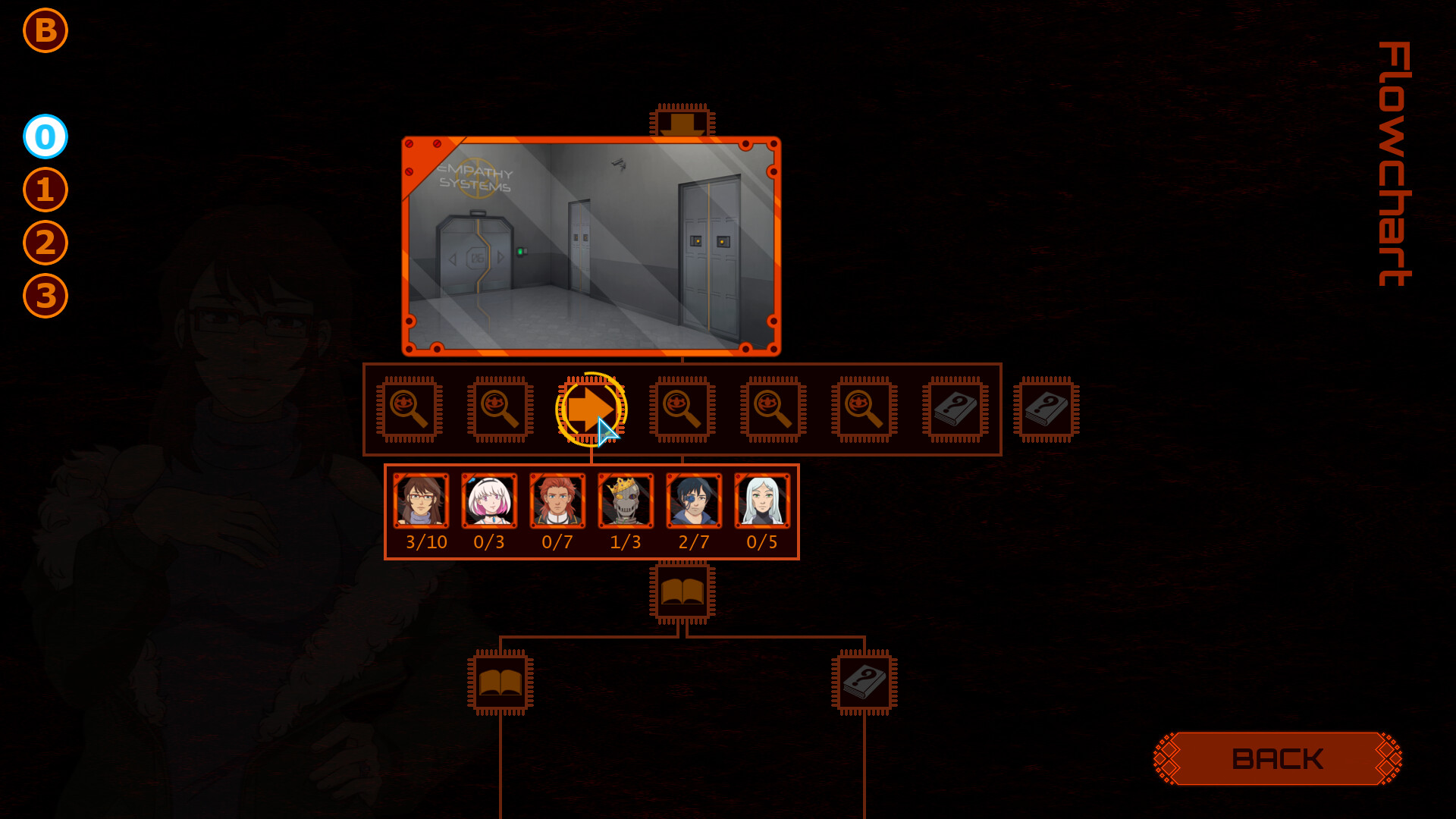Image resolution: width=1456 pixels, height=819 pixels.
Task: Select the locked question-mark book node
Action: click(x=955, y=409)
